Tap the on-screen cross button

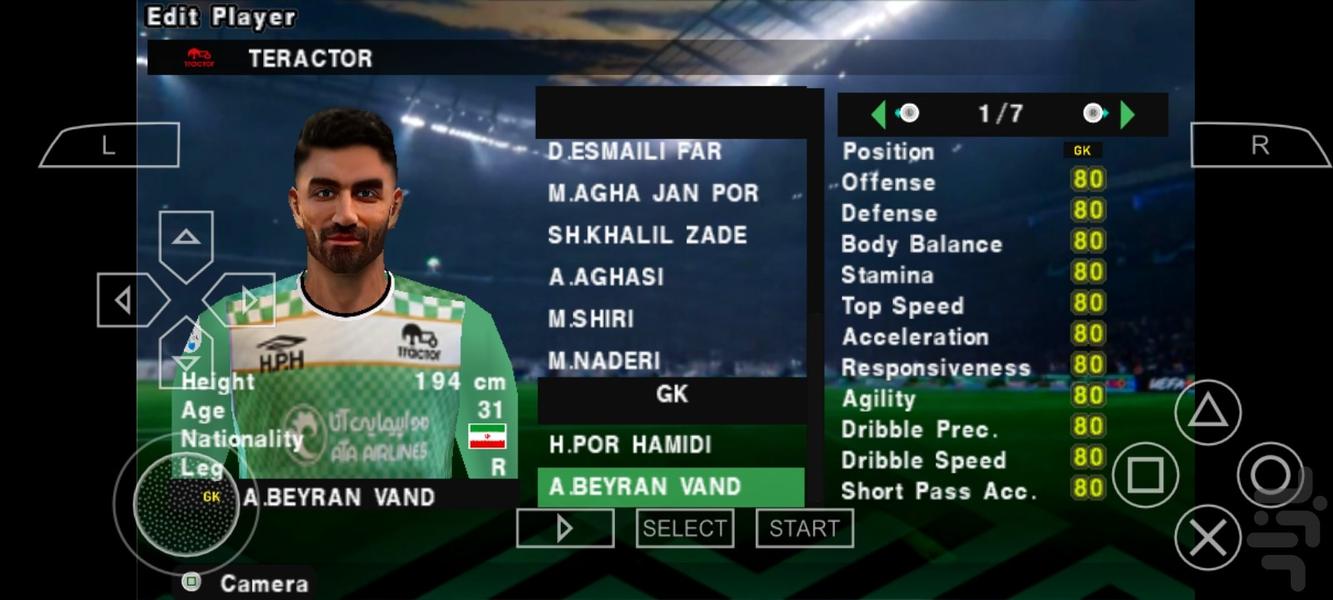click(1207, 539)
